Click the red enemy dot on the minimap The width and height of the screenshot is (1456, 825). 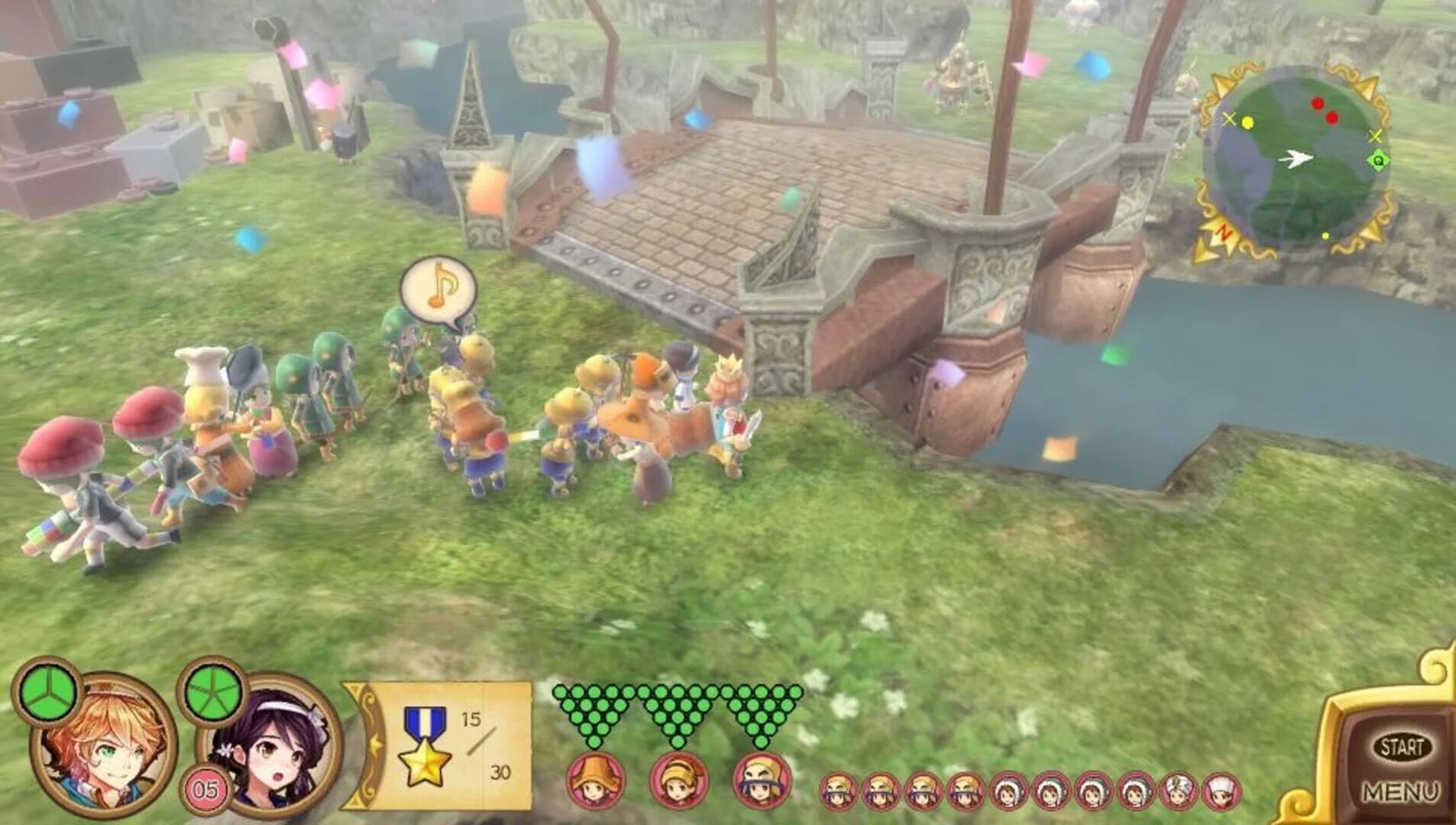(1319, 102)
